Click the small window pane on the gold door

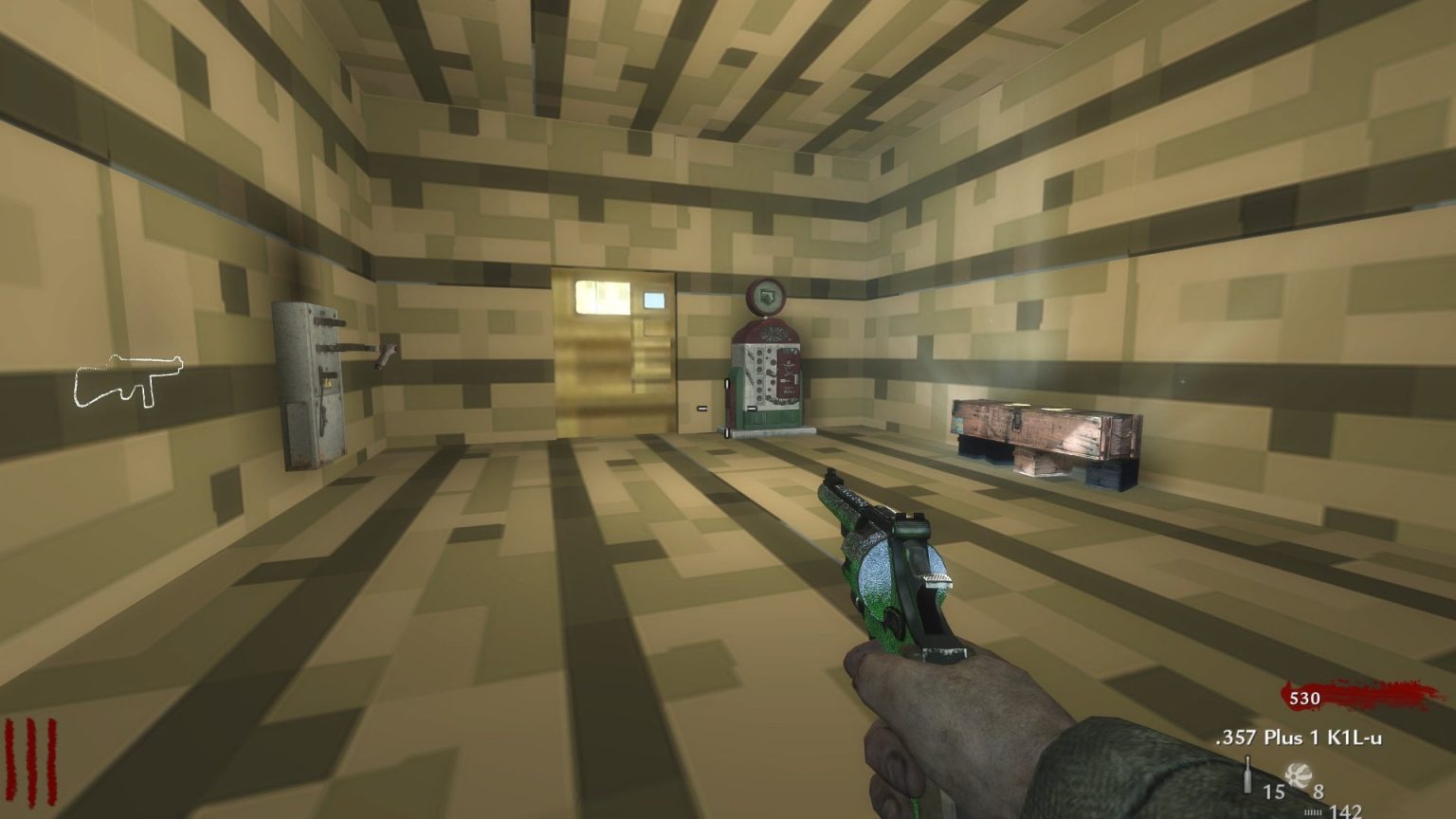654,300
